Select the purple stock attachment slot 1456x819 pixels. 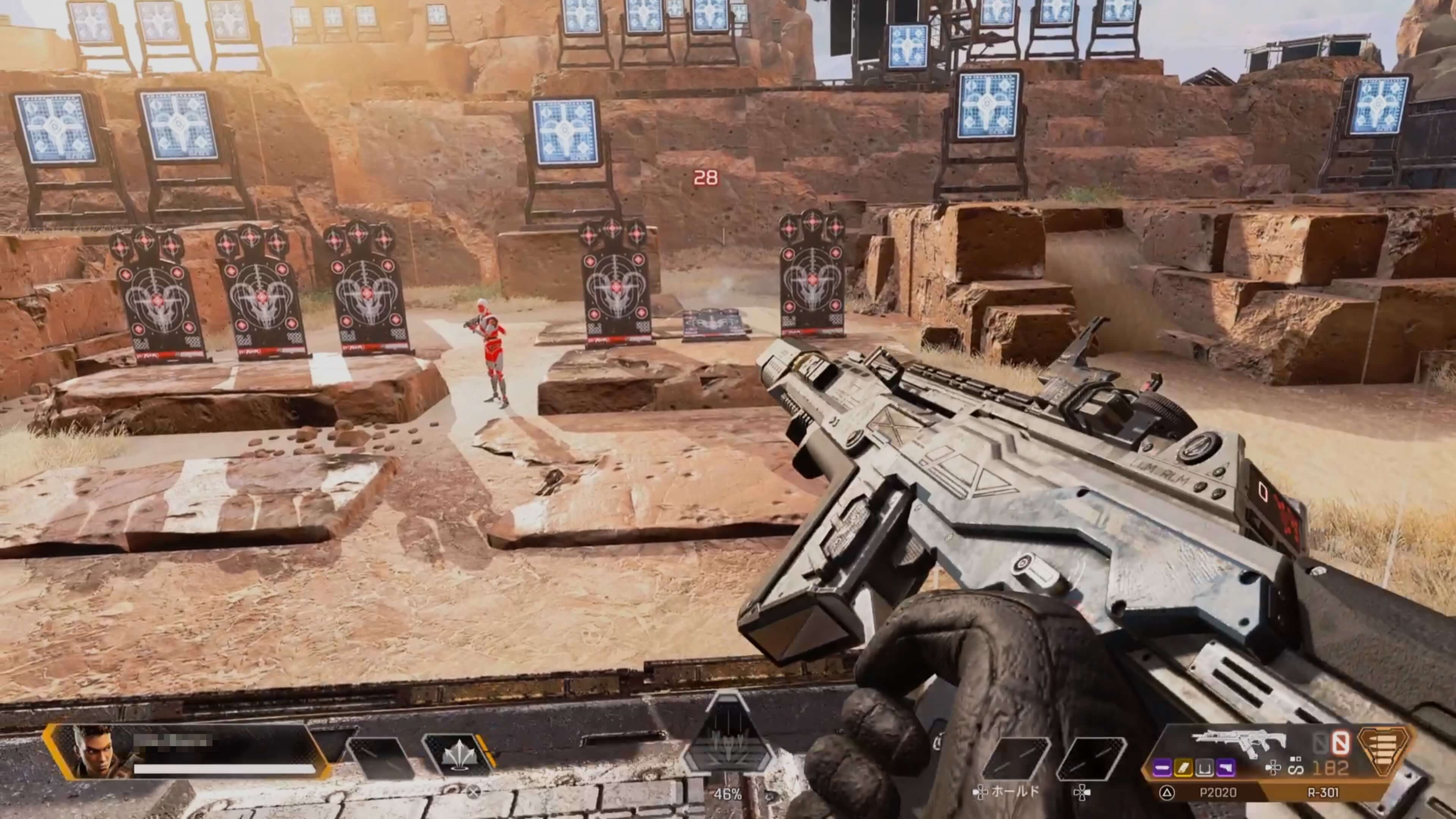[x=1225, y=767]
